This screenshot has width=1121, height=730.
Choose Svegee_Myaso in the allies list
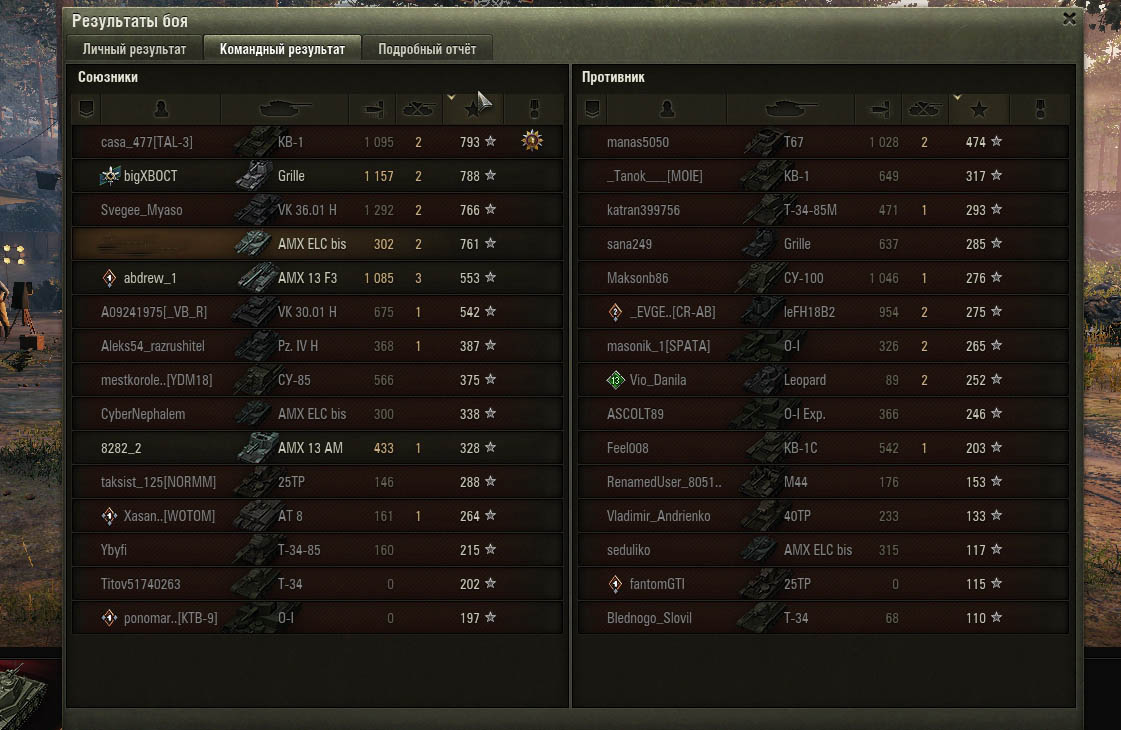[x=142, y=210]
